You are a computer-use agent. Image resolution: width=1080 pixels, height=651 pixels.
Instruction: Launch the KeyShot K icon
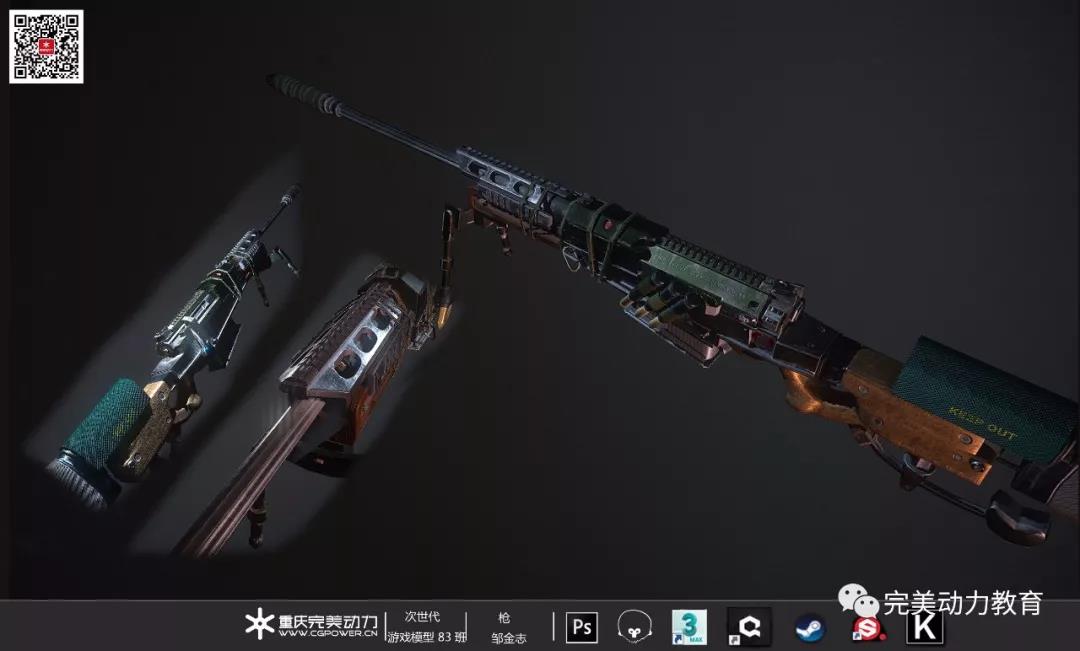click(925, 628)
